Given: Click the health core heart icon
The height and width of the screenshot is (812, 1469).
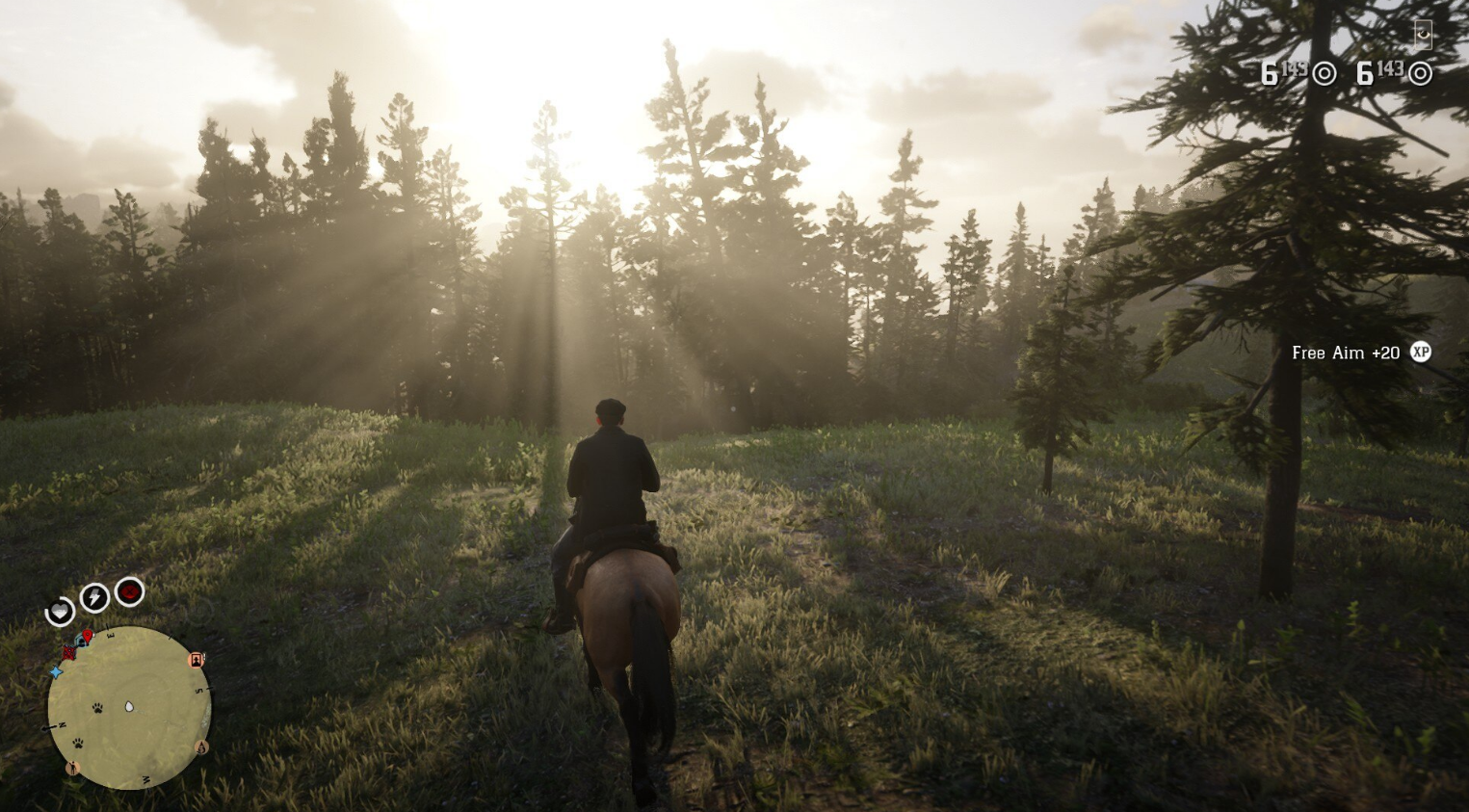Looking at the screenshot, I should point(60,612).
